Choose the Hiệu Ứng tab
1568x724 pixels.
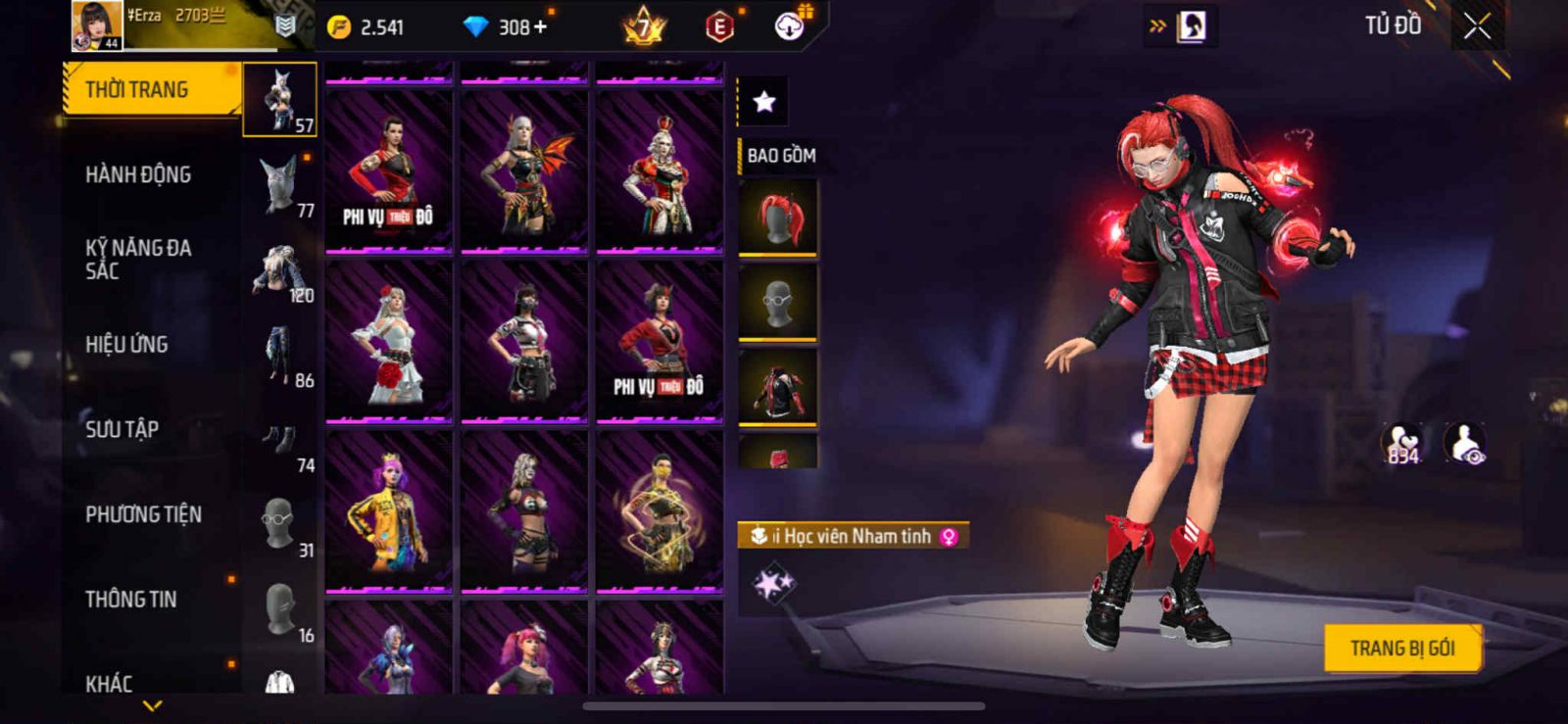[x=126, y=345]
